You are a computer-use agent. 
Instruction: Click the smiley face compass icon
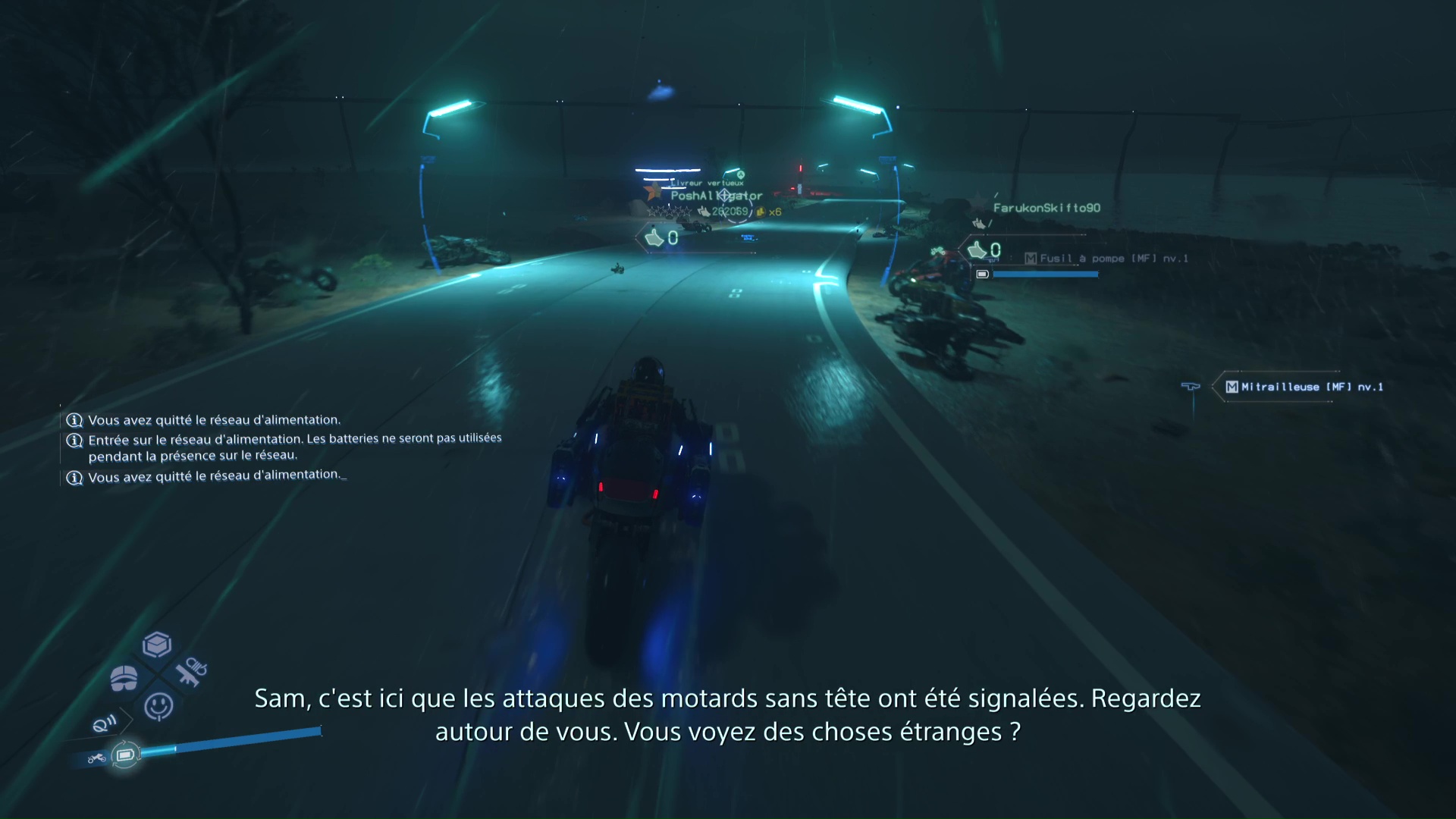[158, 705]
